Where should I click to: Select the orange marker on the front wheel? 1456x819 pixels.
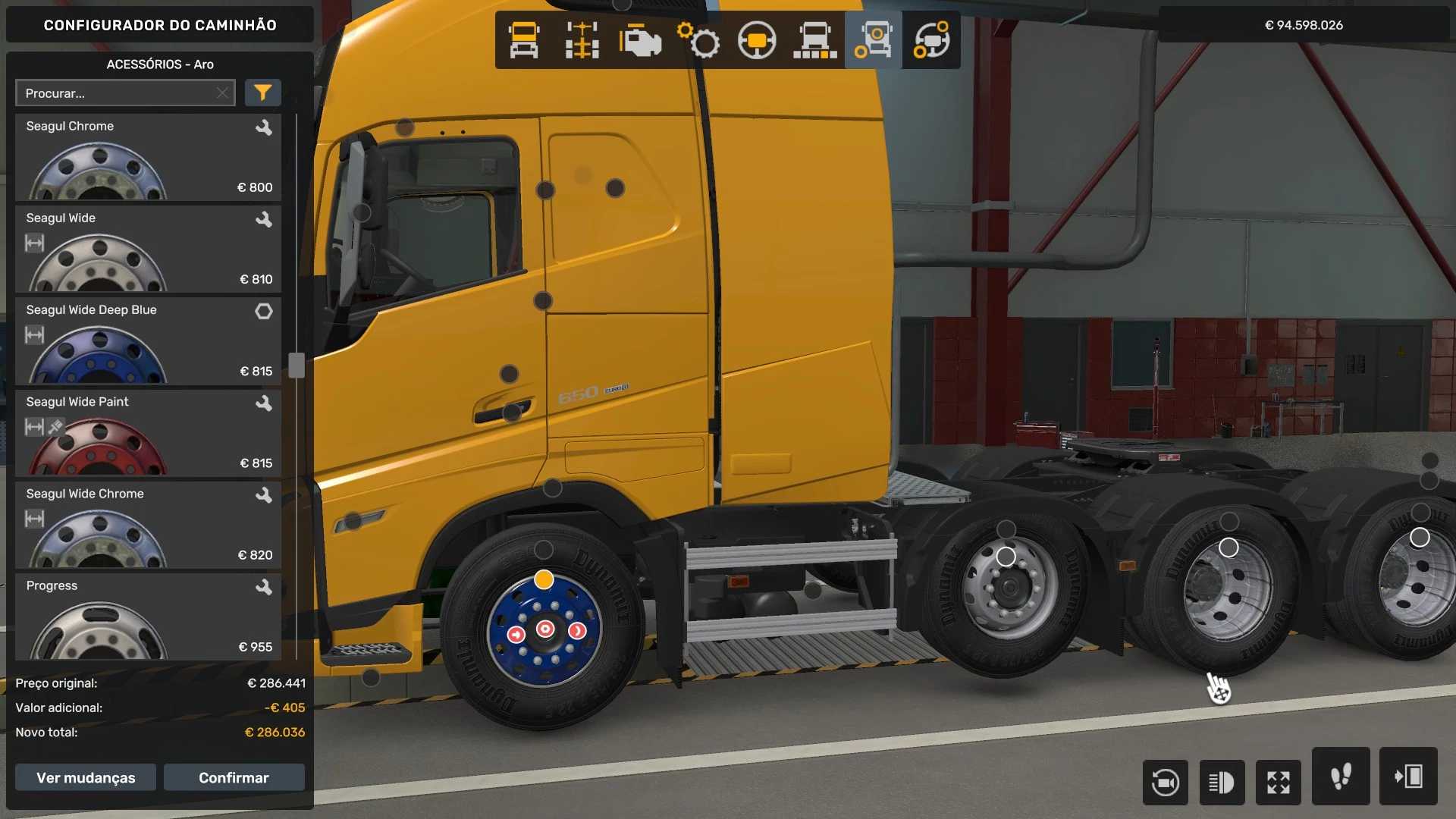543,580
